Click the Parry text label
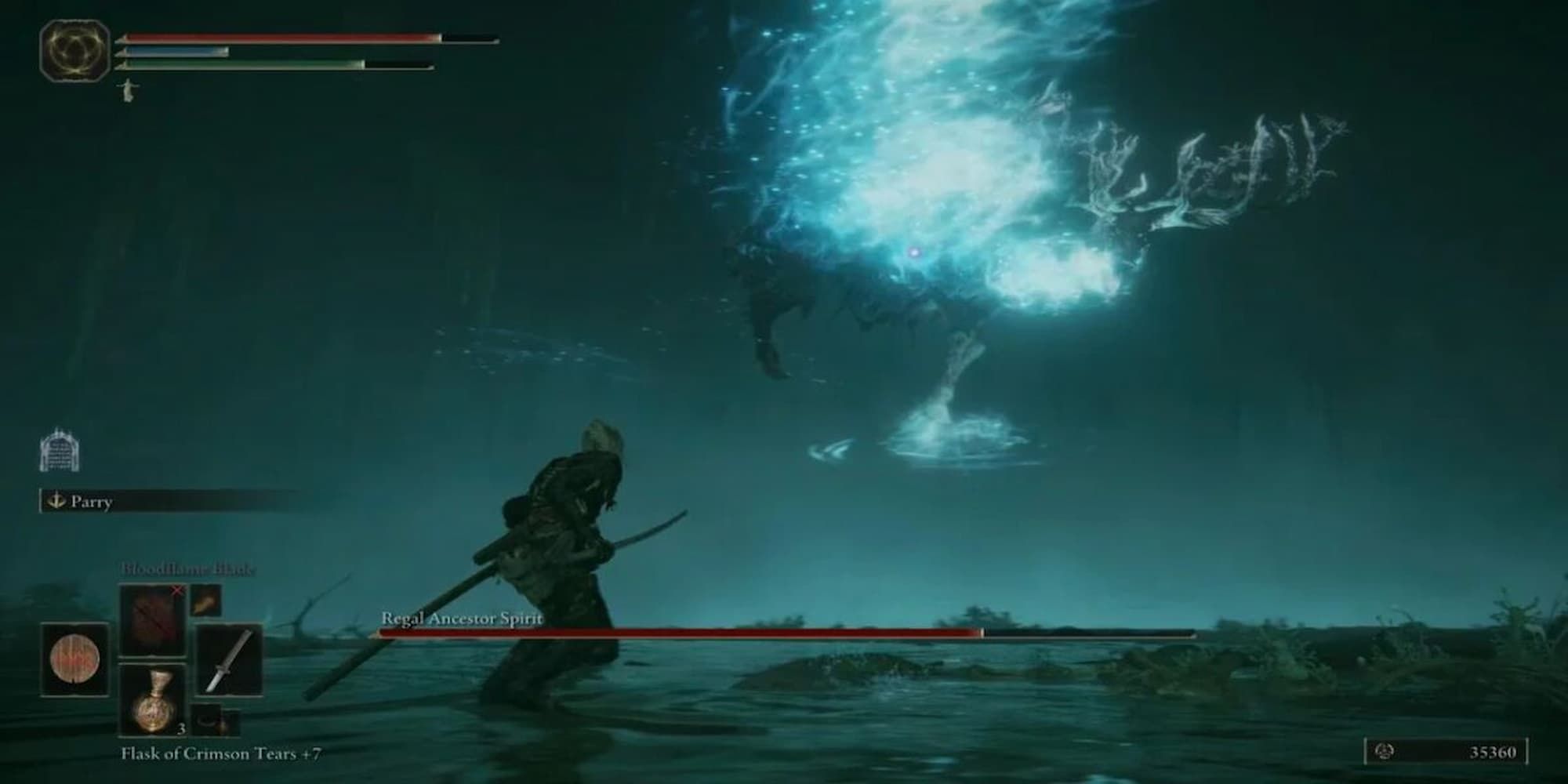1568x784 pixels. coord(93,501)
